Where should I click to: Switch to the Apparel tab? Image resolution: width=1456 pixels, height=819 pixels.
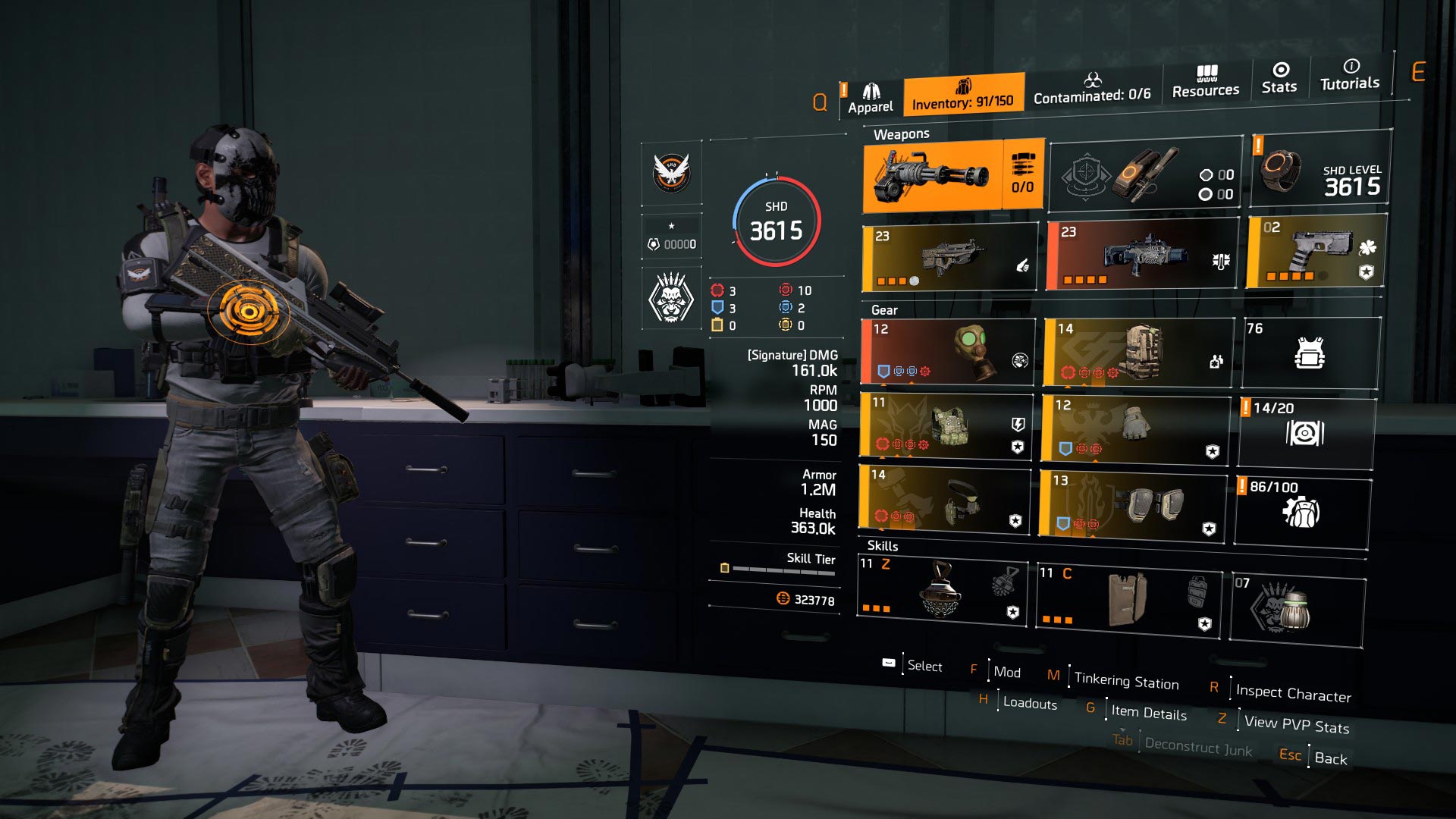pyautogui.click(x=871, y=93)
